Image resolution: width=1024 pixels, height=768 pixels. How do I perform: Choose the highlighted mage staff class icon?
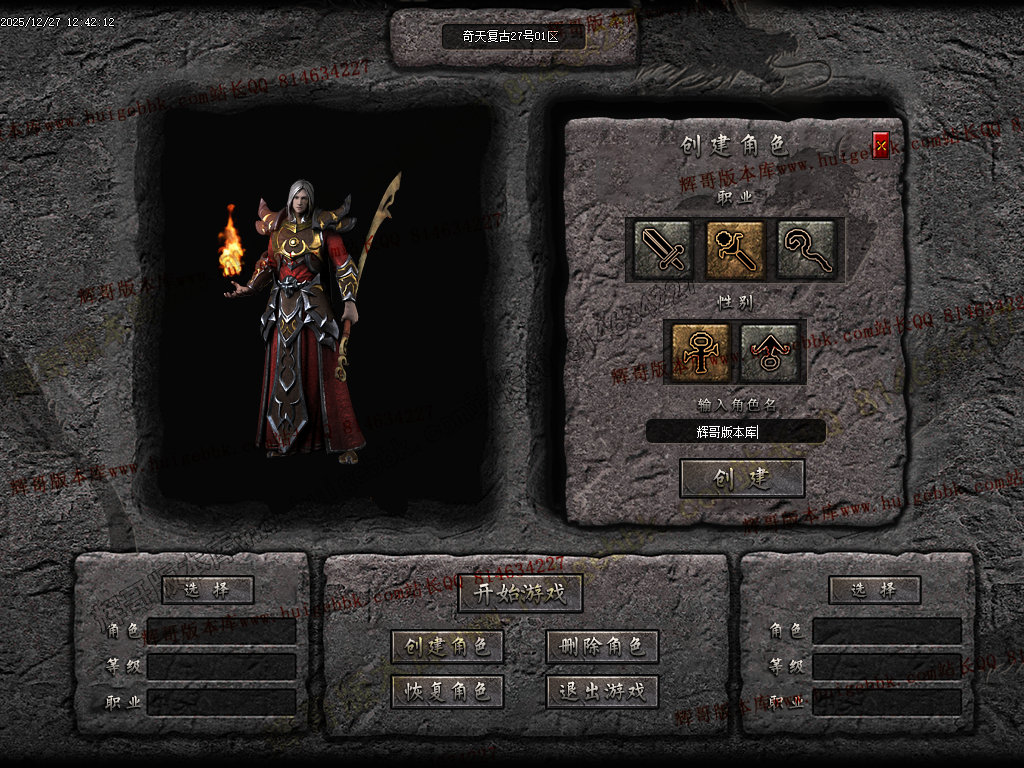pyautogui.click(x=735, y=249)
